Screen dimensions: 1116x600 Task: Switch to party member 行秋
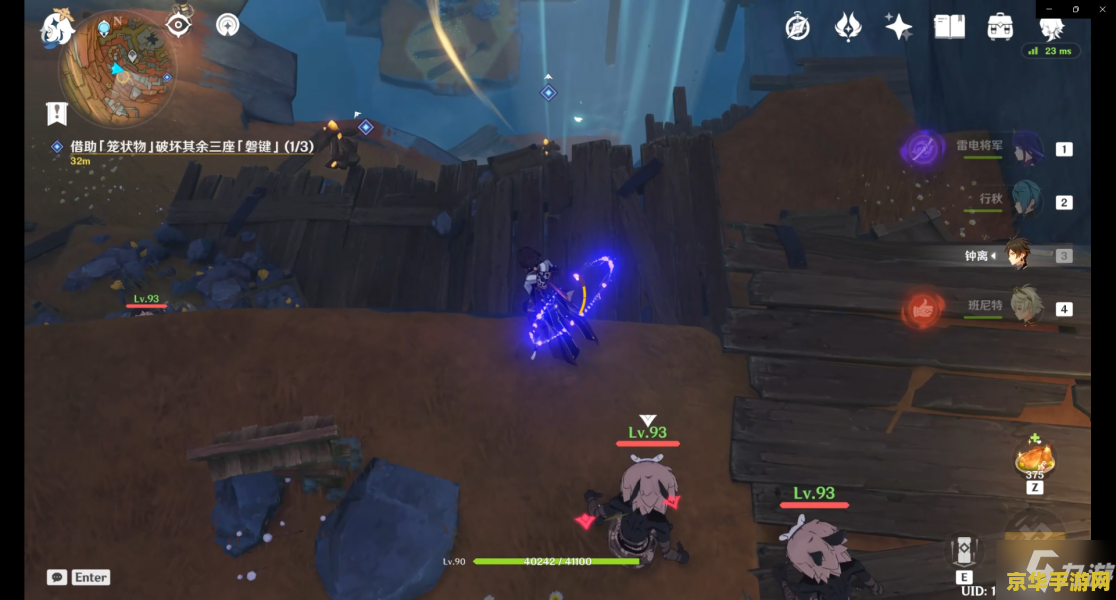(1026, 201)
